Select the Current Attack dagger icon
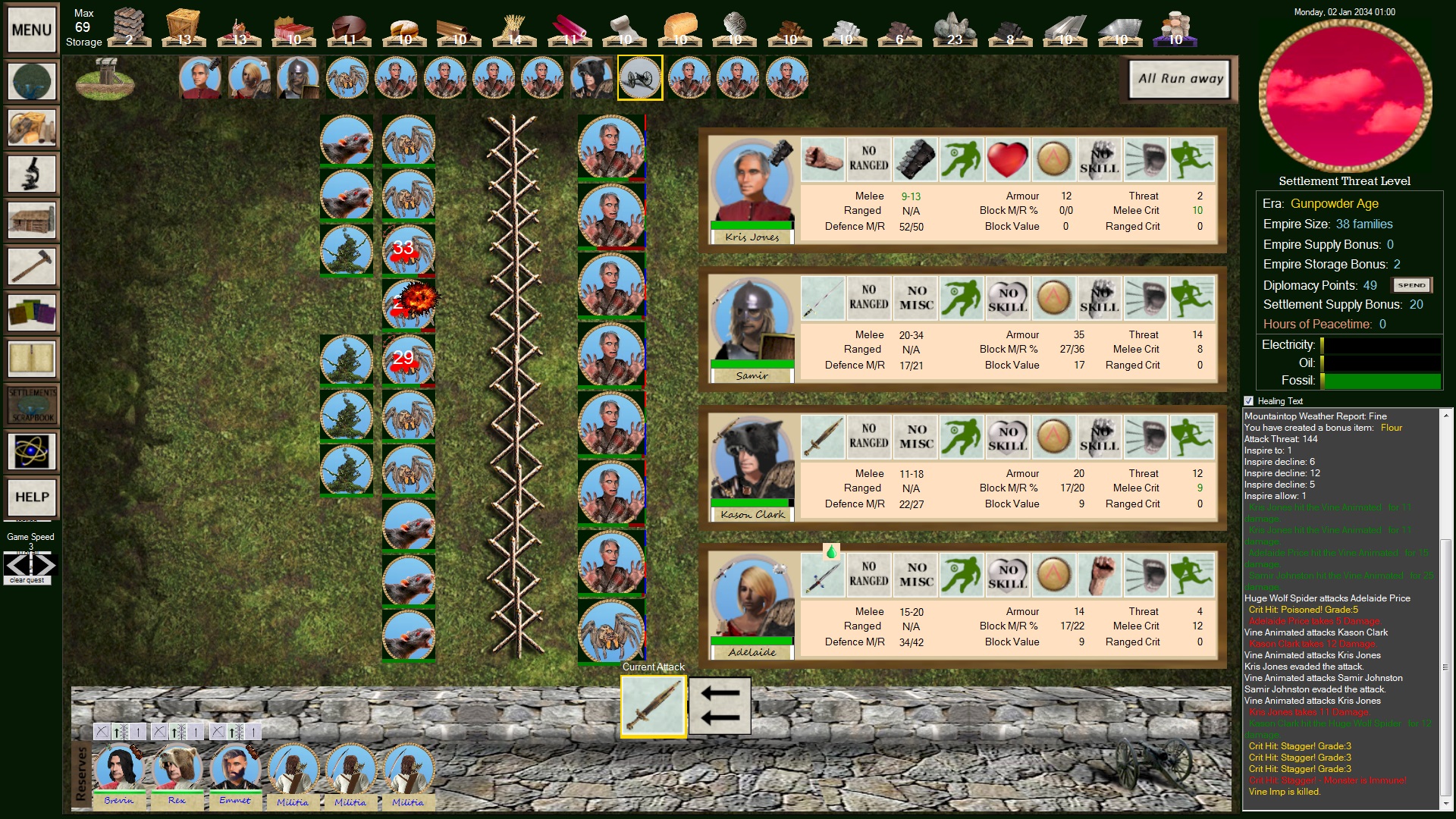Screen dimensions: 1456x819 [653, 705]
